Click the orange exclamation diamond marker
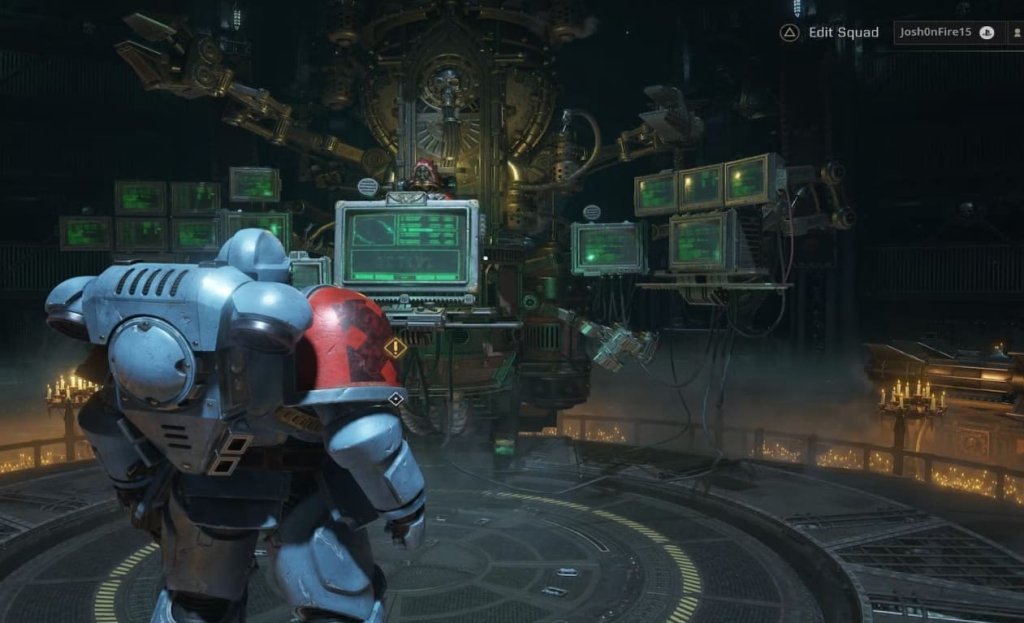 396,348
